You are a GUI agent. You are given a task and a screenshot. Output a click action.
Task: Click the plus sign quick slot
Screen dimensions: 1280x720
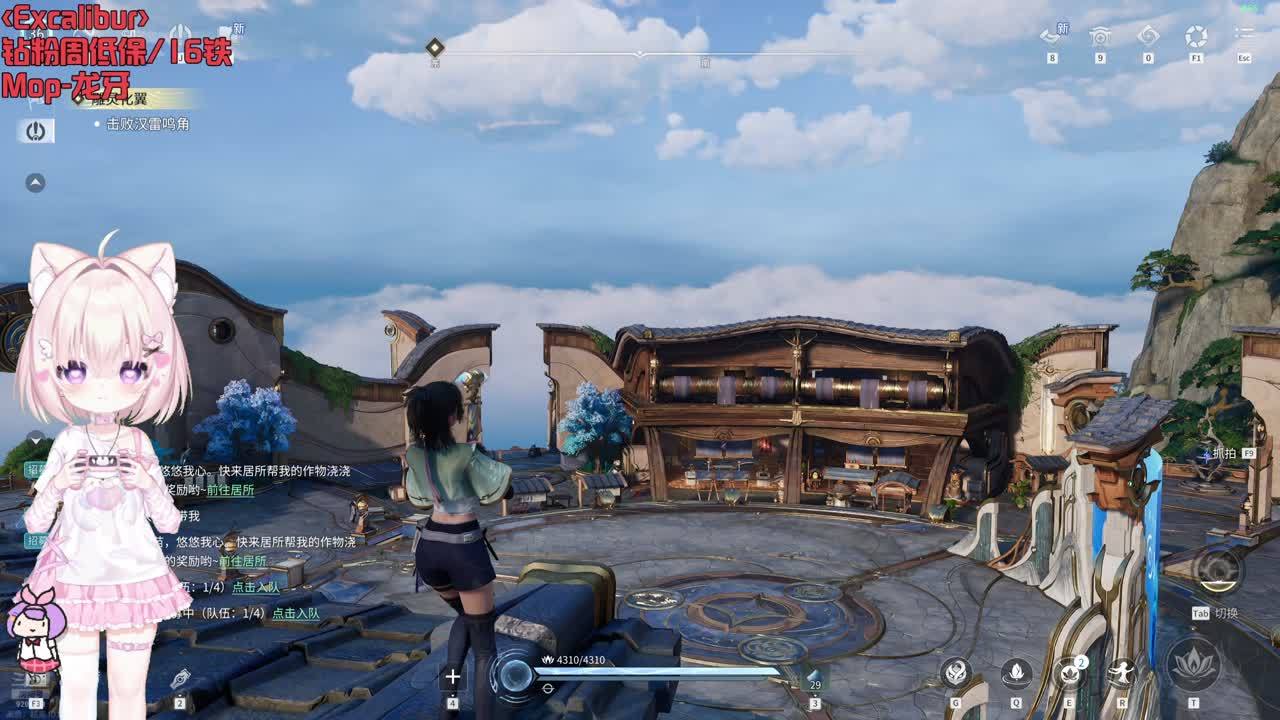point(452,677)
